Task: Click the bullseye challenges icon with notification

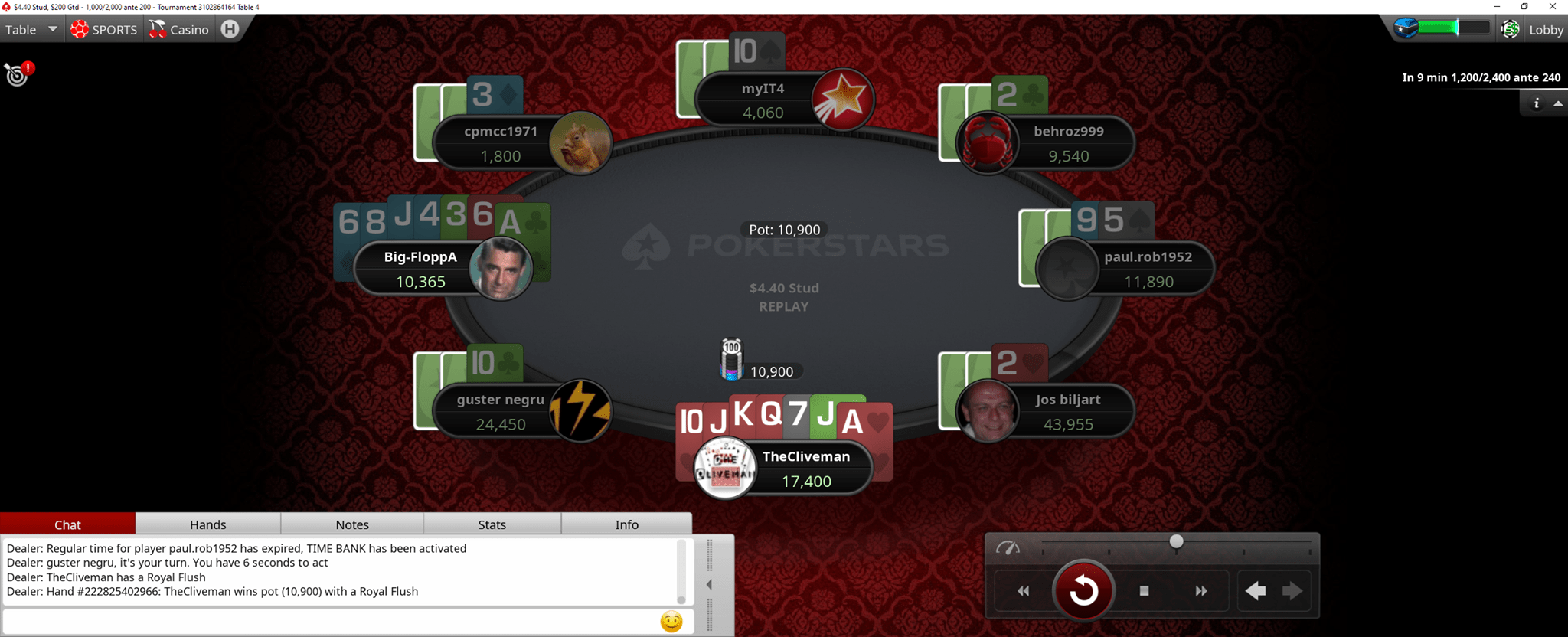Action: pos(17,75)
